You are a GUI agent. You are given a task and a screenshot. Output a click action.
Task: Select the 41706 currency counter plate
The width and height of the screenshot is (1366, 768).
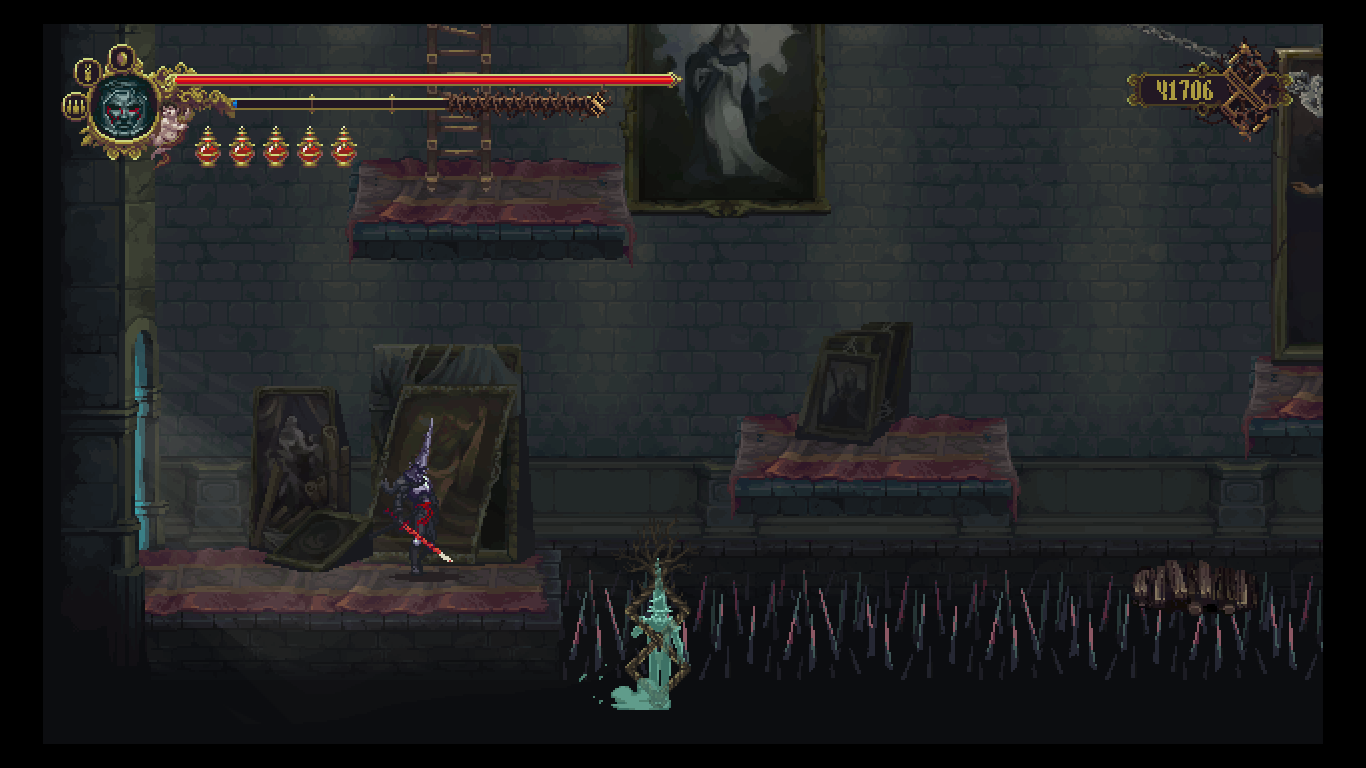click(x=1183, y=88)
